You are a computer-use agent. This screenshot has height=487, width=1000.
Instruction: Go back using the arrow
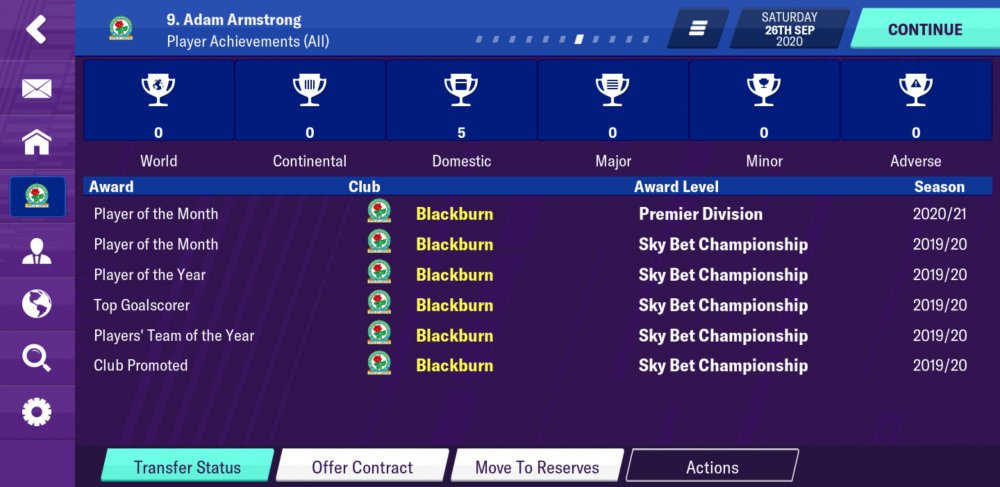click(x=37, y=29)
